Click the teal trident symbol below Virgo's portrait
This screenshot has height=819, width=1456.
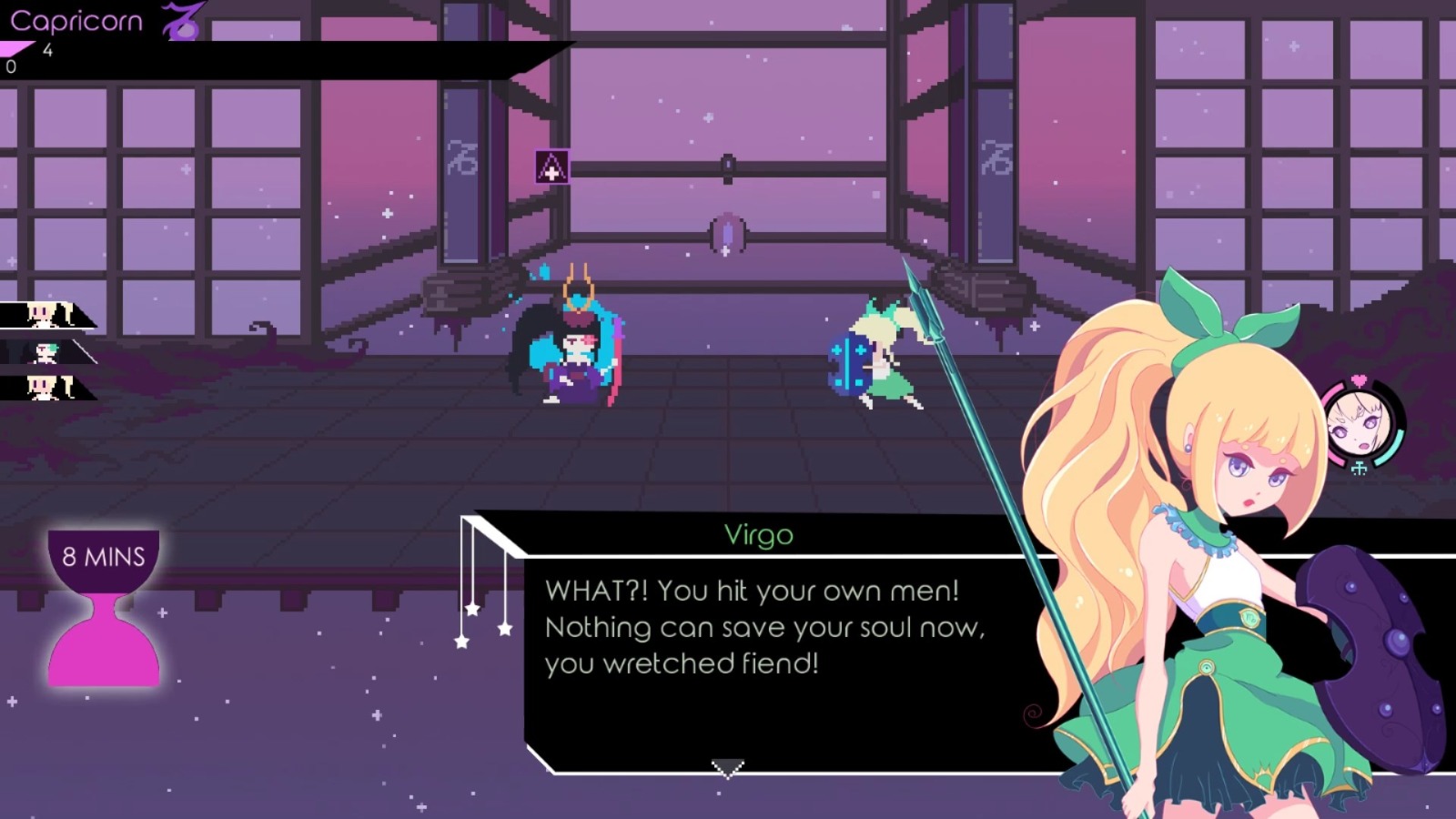1358,466
